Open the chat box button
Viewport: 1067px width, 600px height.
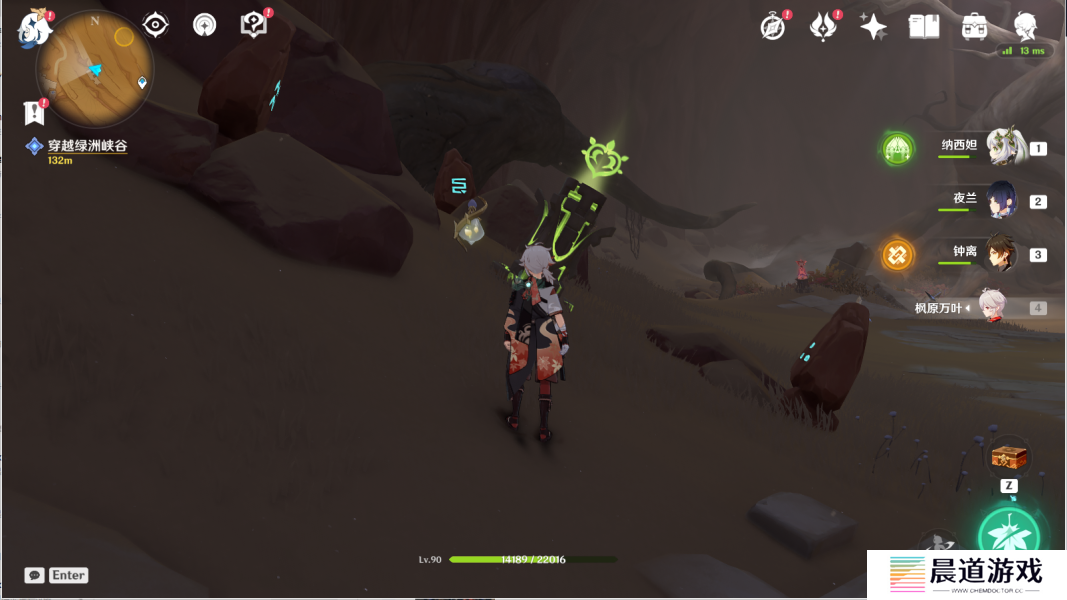click(x=35, y=575)
